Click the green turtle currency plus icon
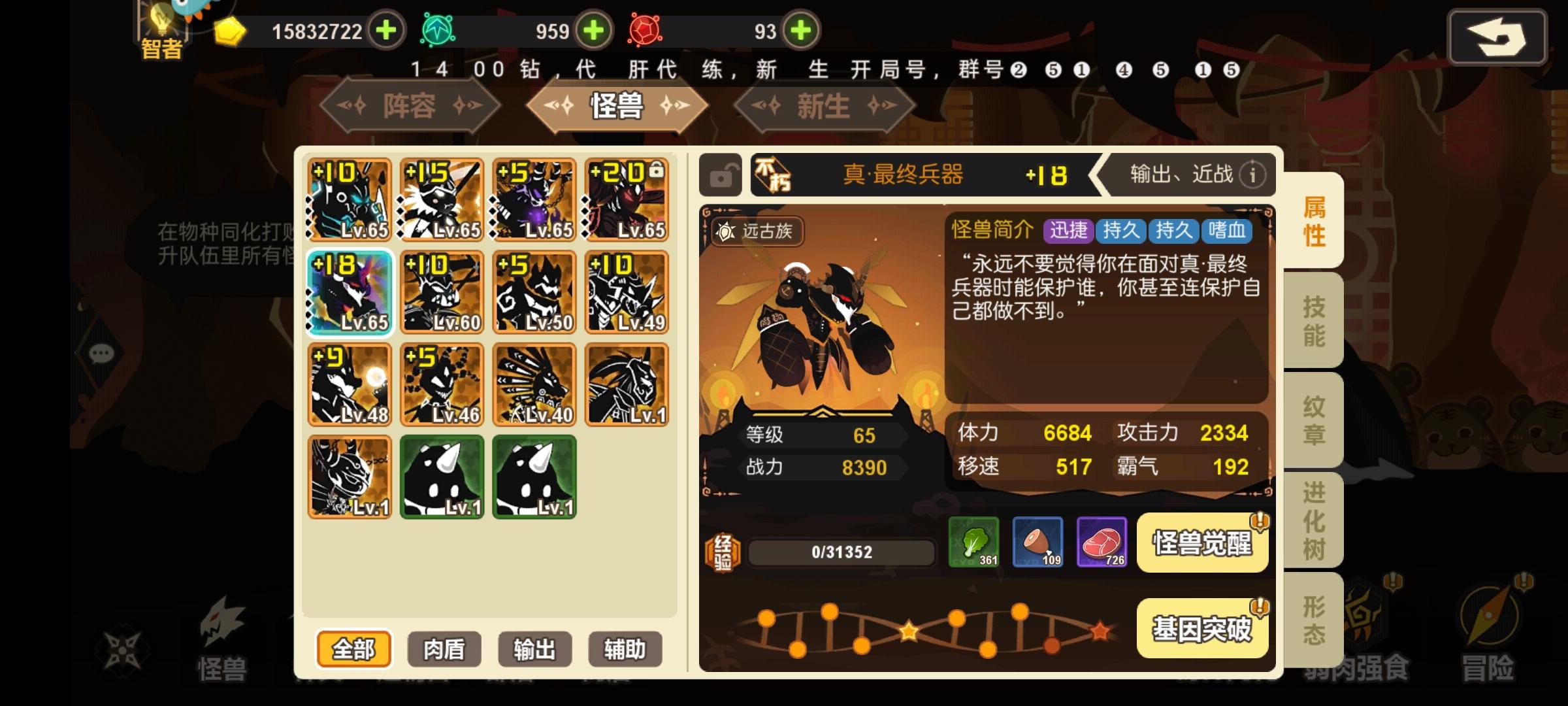 point(596,30)
